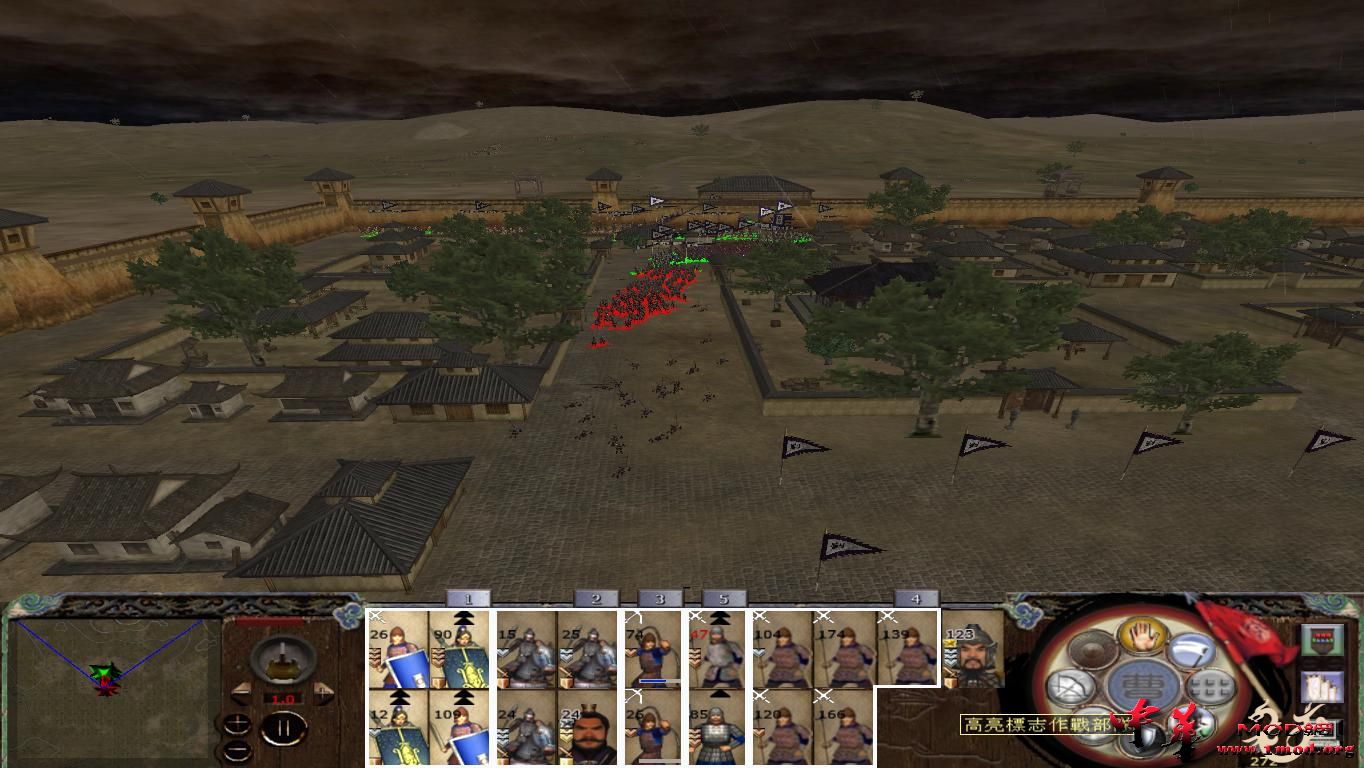
Task: Switch to unit group tab 4
Action: click(x=916, y=597)
